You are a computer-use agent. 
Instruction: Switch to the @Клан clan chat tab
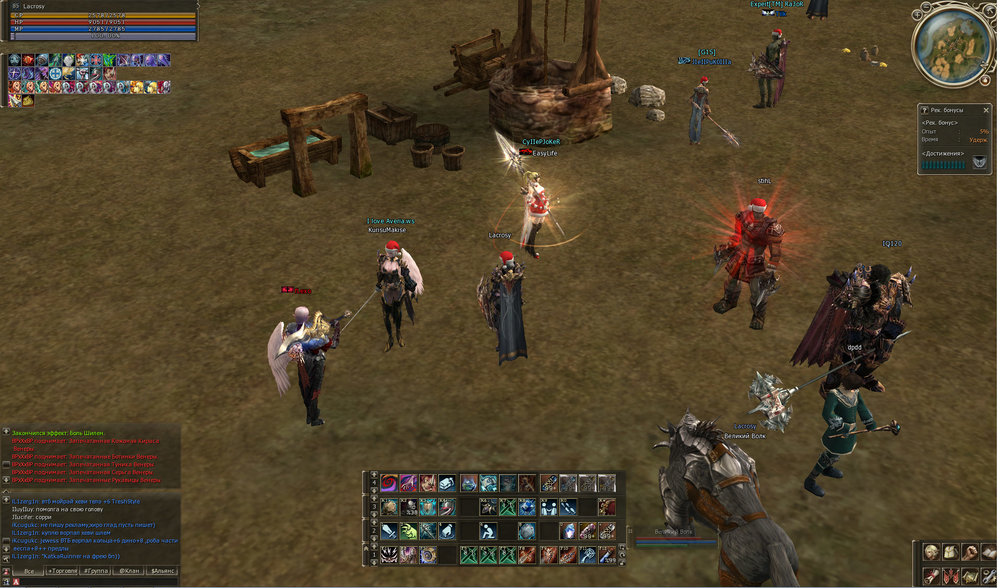click(129, 570)
